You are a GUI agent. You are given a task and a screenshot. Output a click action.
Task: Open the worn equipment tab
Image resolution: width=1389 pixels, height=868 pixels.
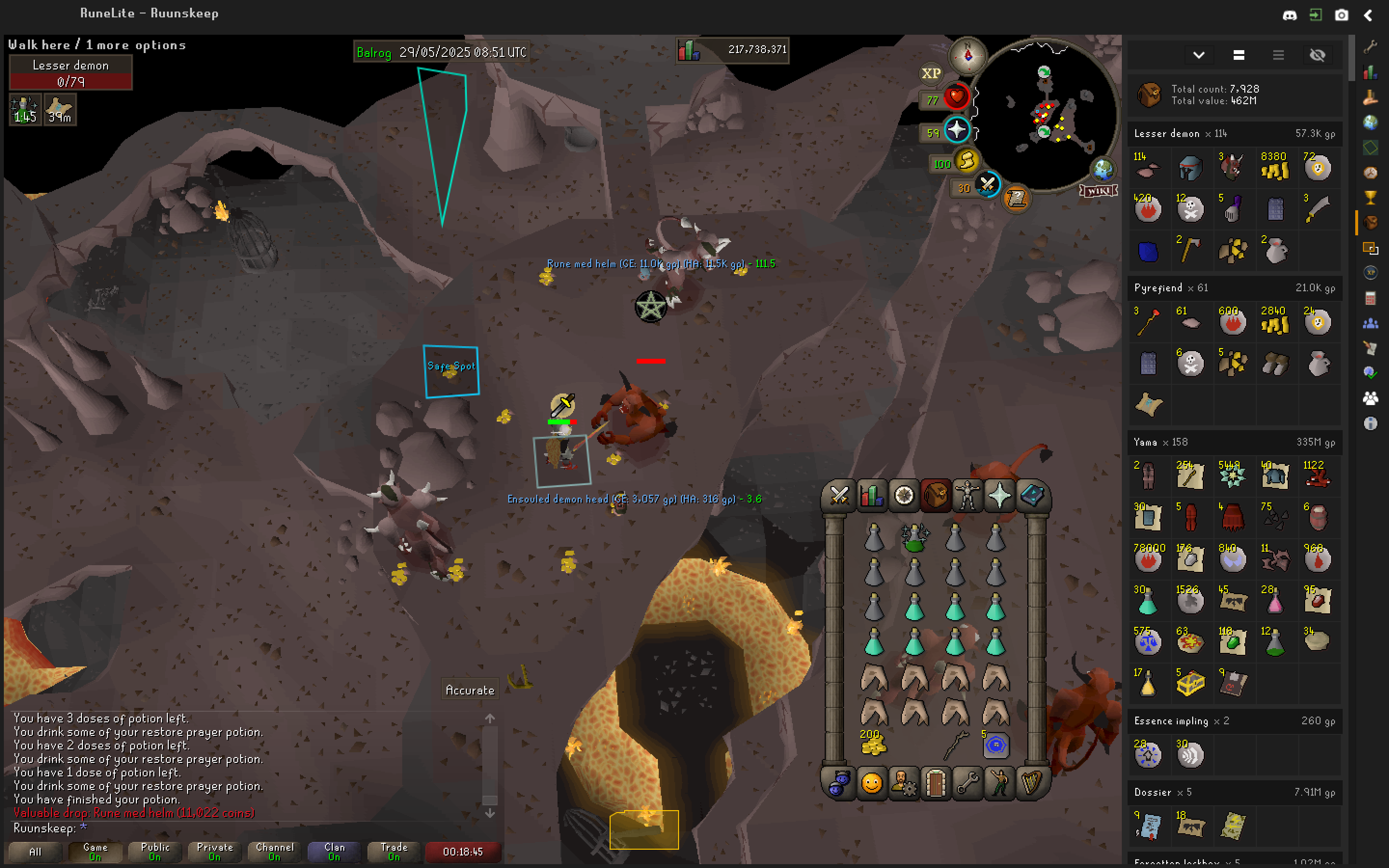coord(967,495)
